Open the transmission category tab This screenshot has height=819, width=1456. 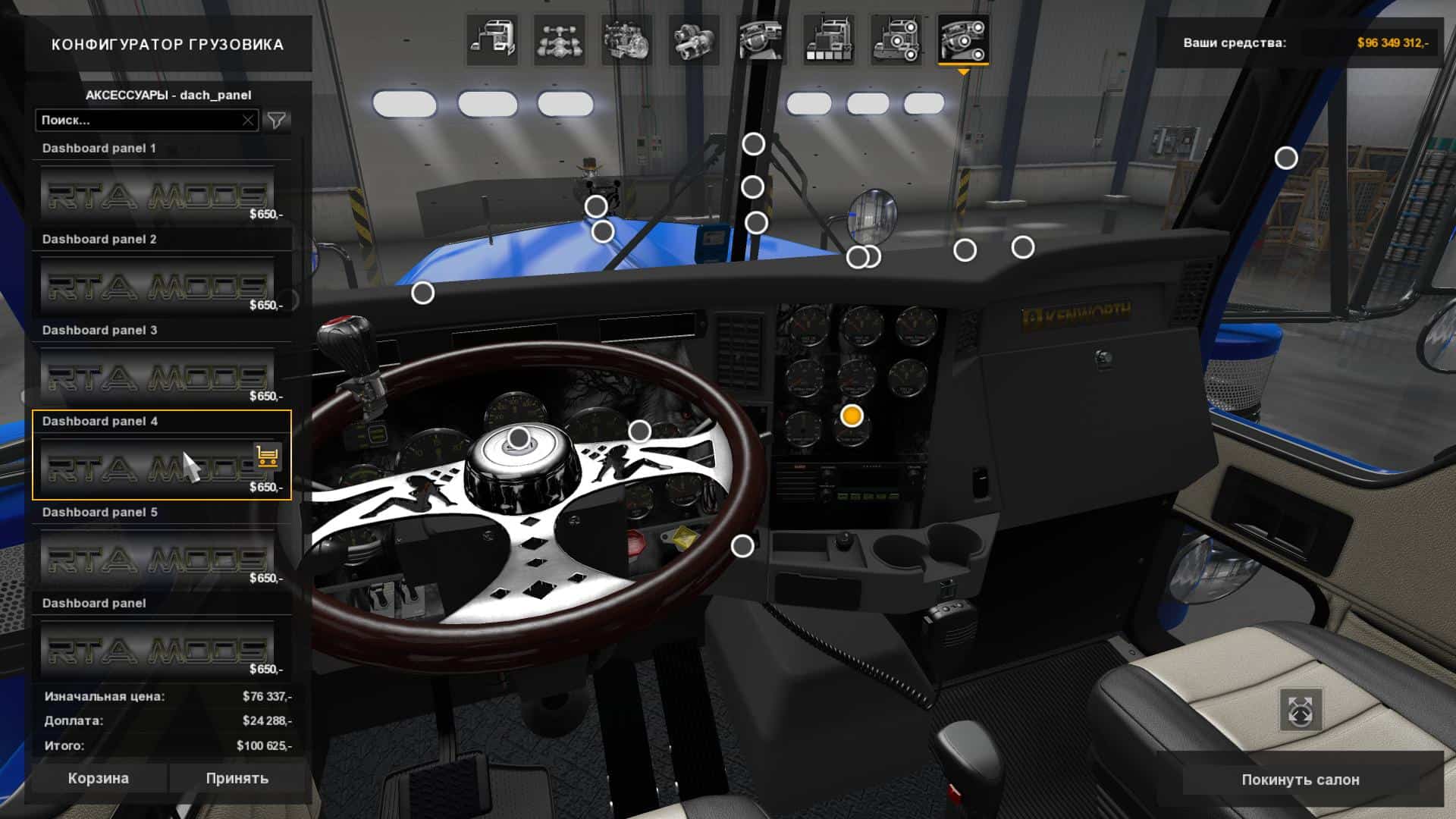coord(693,39)
